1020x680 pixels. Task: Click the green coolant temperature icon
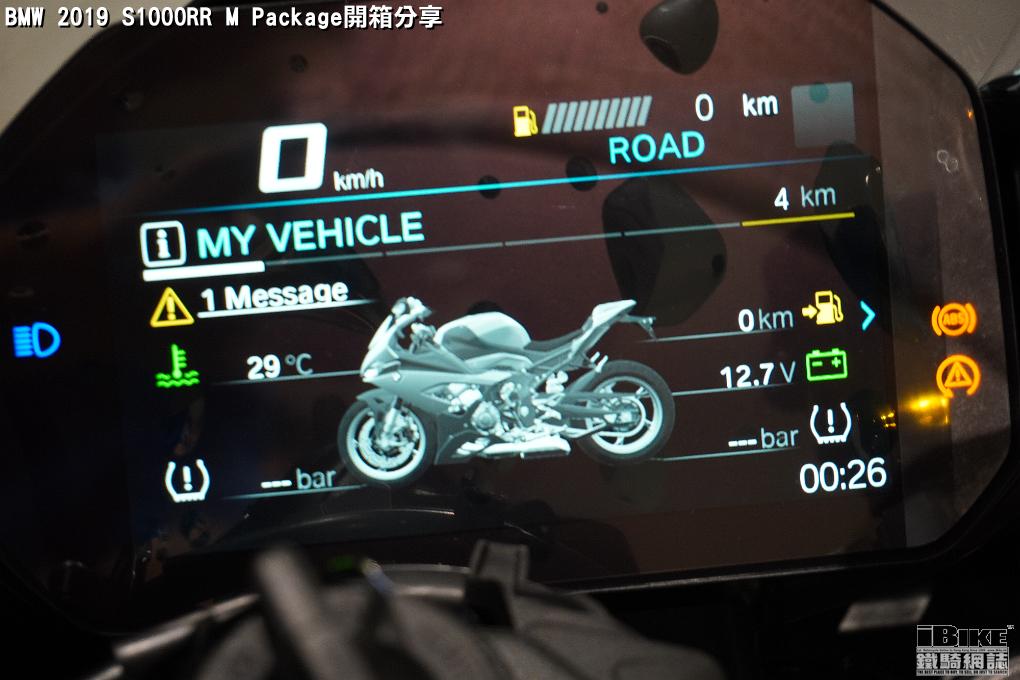coord(177,366)
